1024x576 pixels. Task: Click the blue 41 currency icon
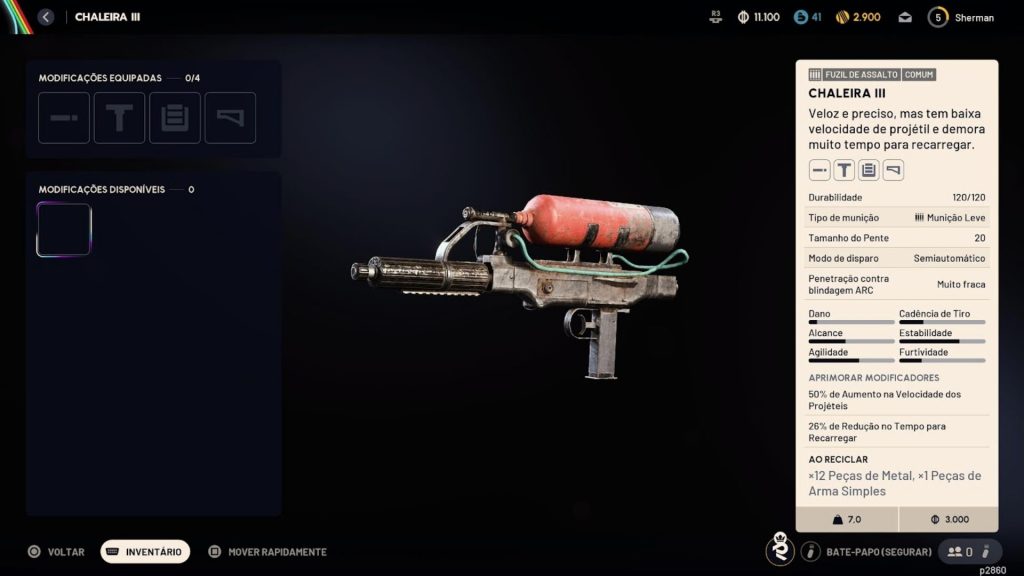pos(800,17)
